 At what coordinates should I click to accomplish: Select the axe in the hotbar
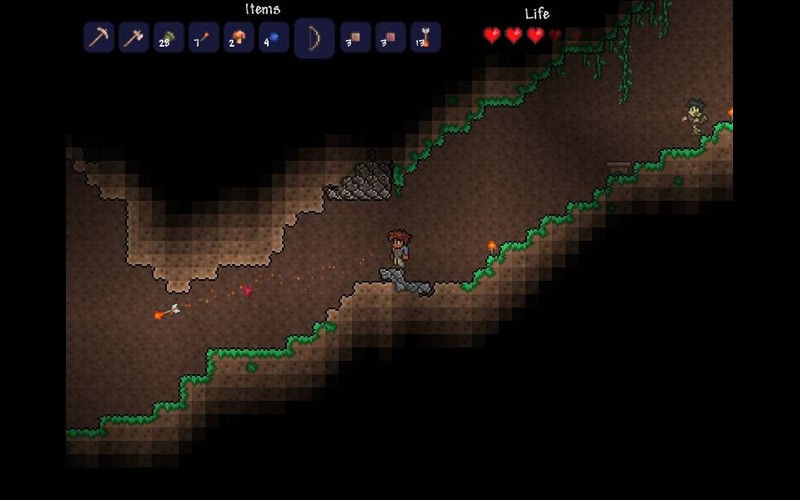pyautogui.click(x=133, y=38)
